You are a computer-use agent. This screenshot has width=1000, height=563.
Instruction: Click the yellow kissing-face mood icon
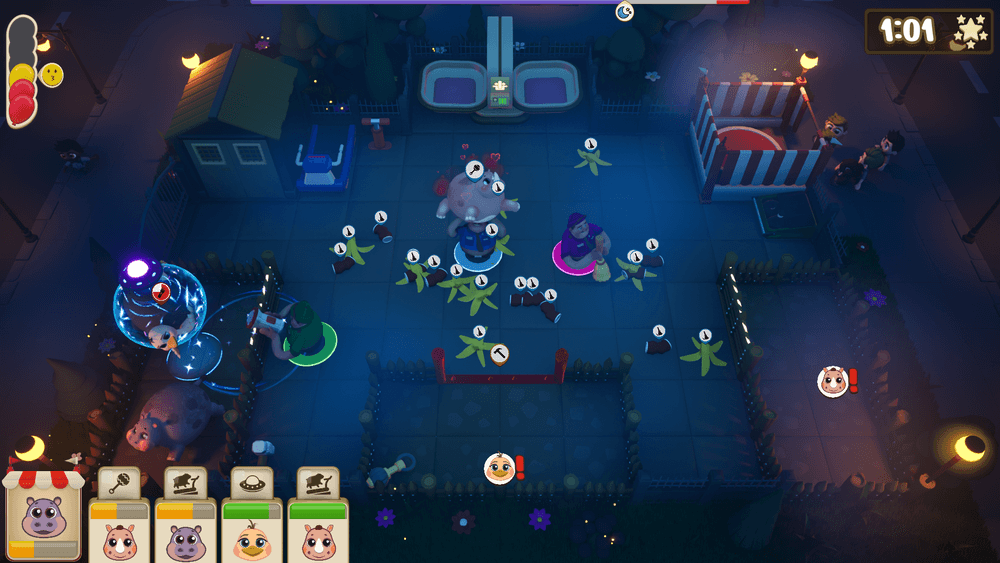tap(51, 75)
